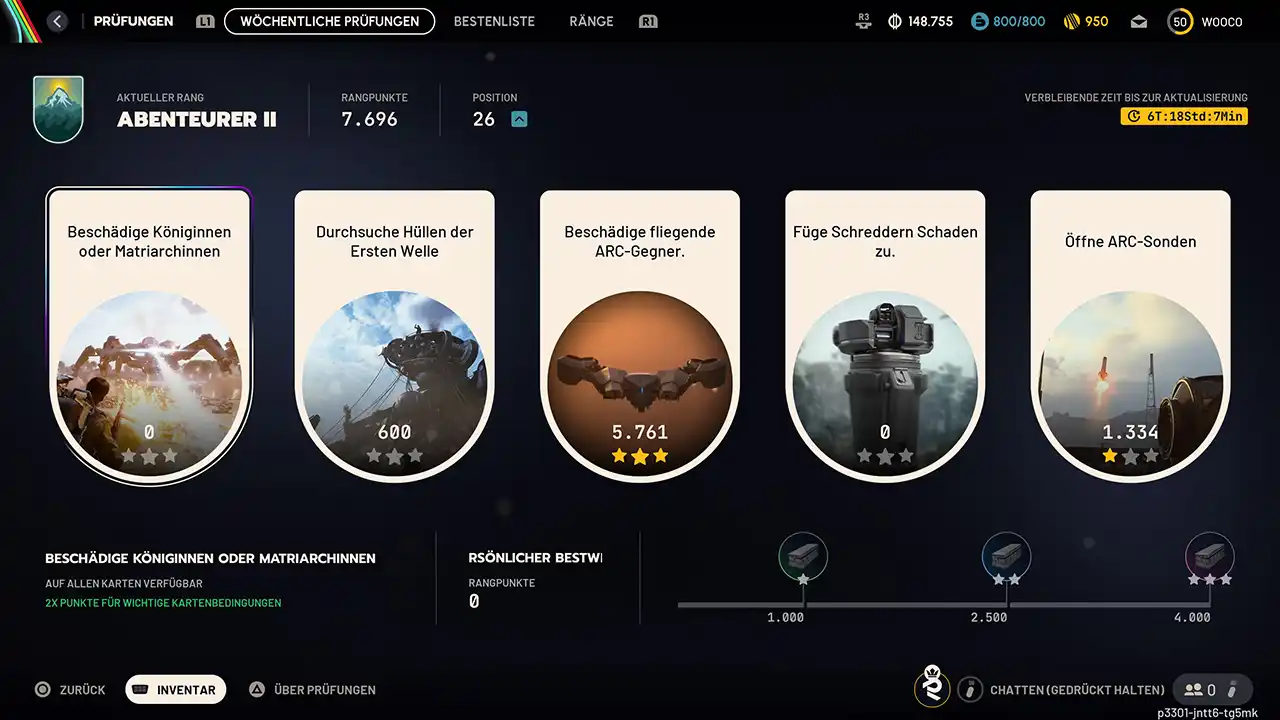Select the Beschädige fliegende ARC-Gegner card
Screen dimensions: 1280x720
640,336
